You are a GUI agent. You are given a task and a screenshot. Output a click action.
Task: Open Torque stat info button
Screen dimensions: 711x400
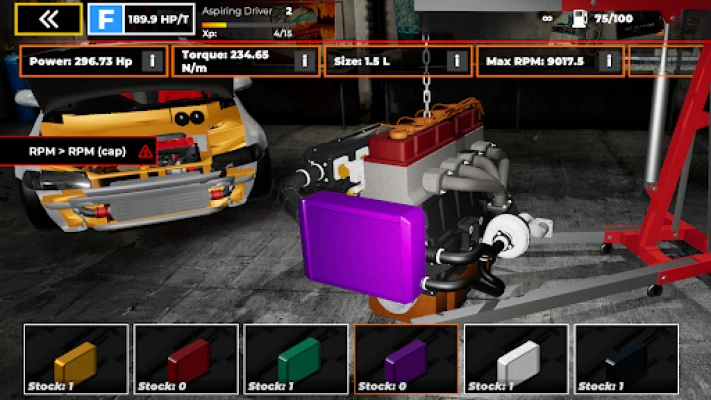[305, 61]
